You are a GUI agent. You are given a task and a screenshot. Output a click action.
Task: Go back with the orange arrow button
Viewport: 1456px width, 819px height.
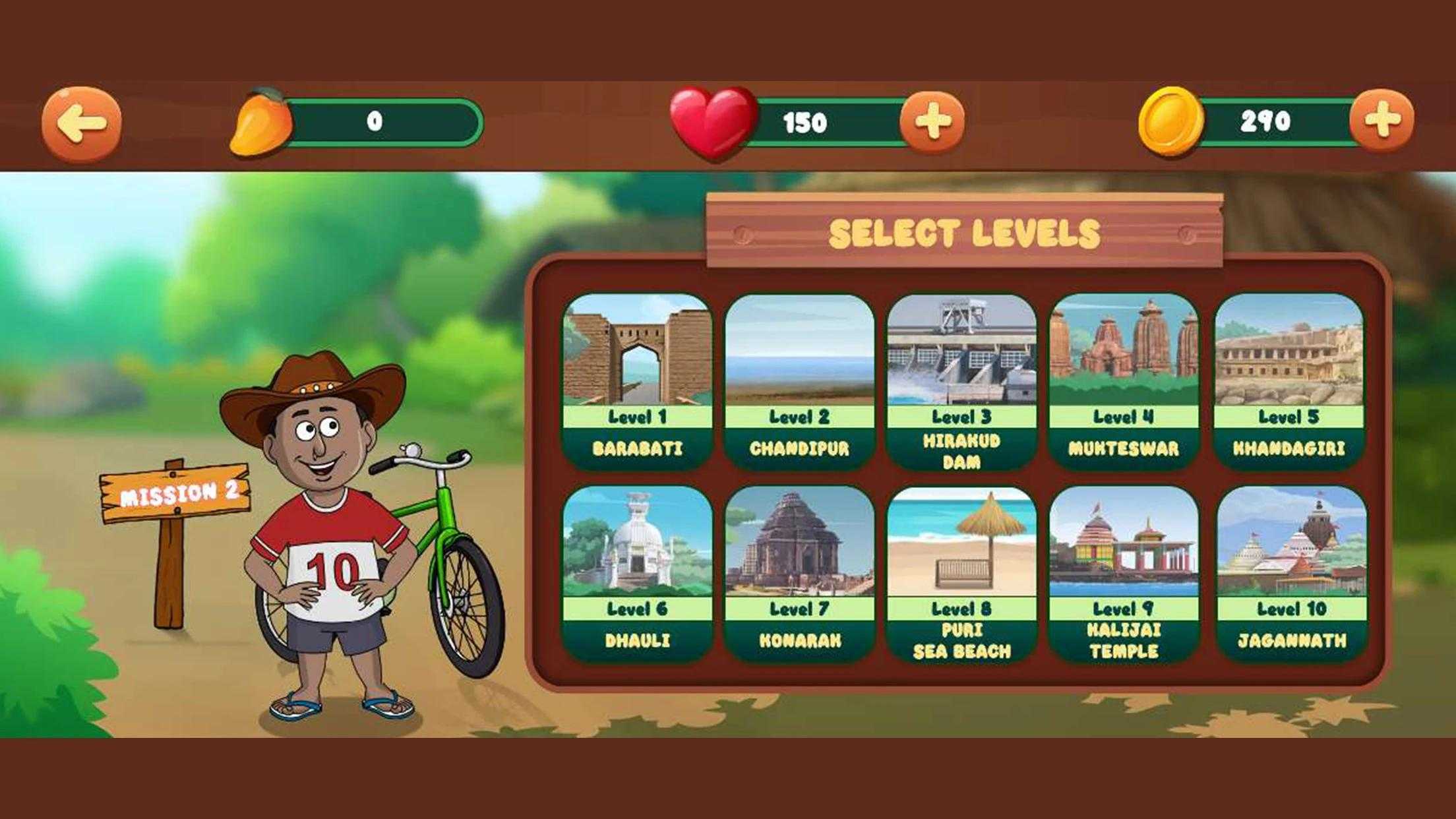pyautogui.click(x=82, y=123)
